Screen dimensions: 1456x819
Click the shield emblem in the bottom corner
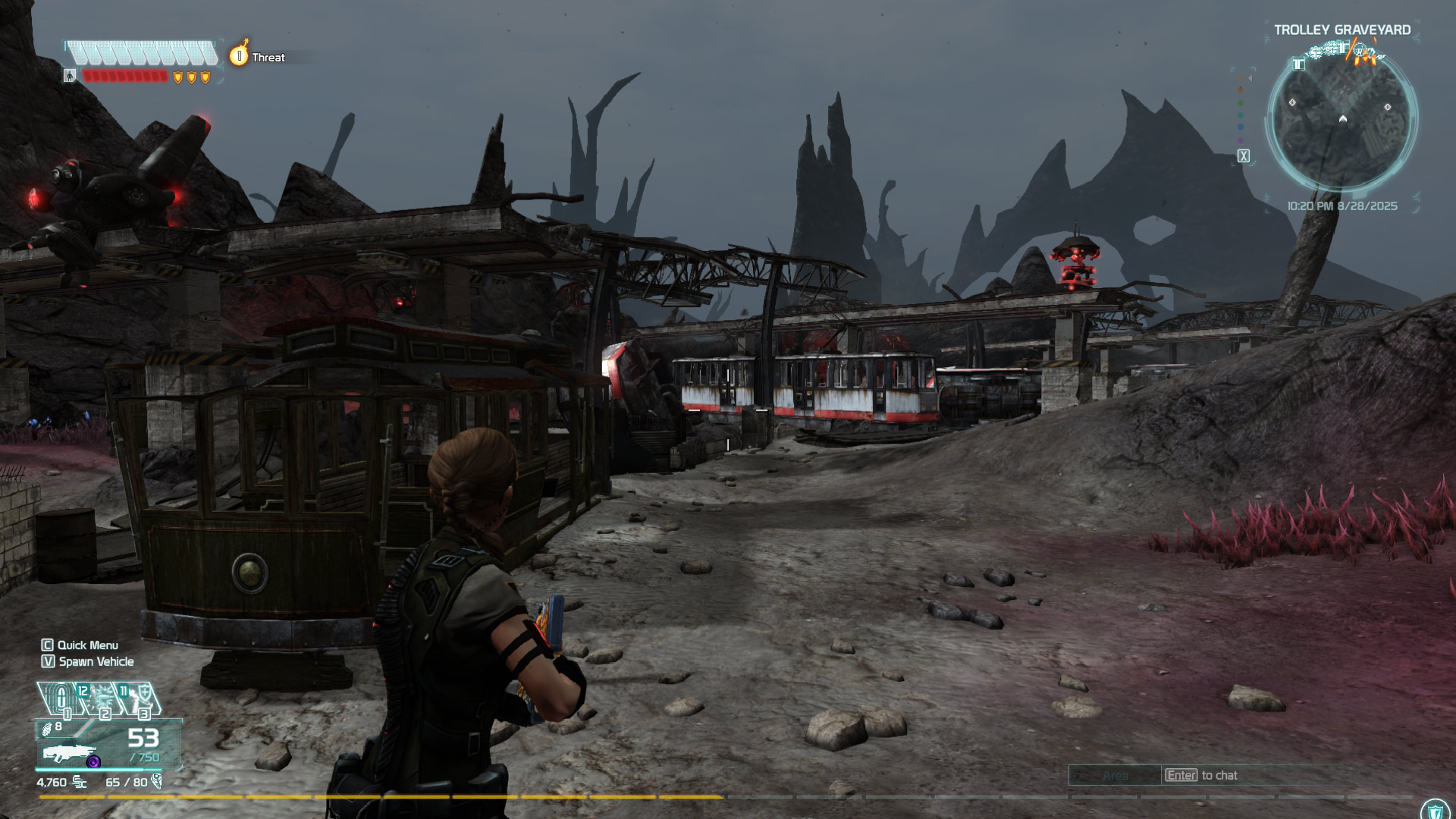tap(1434, 811)
